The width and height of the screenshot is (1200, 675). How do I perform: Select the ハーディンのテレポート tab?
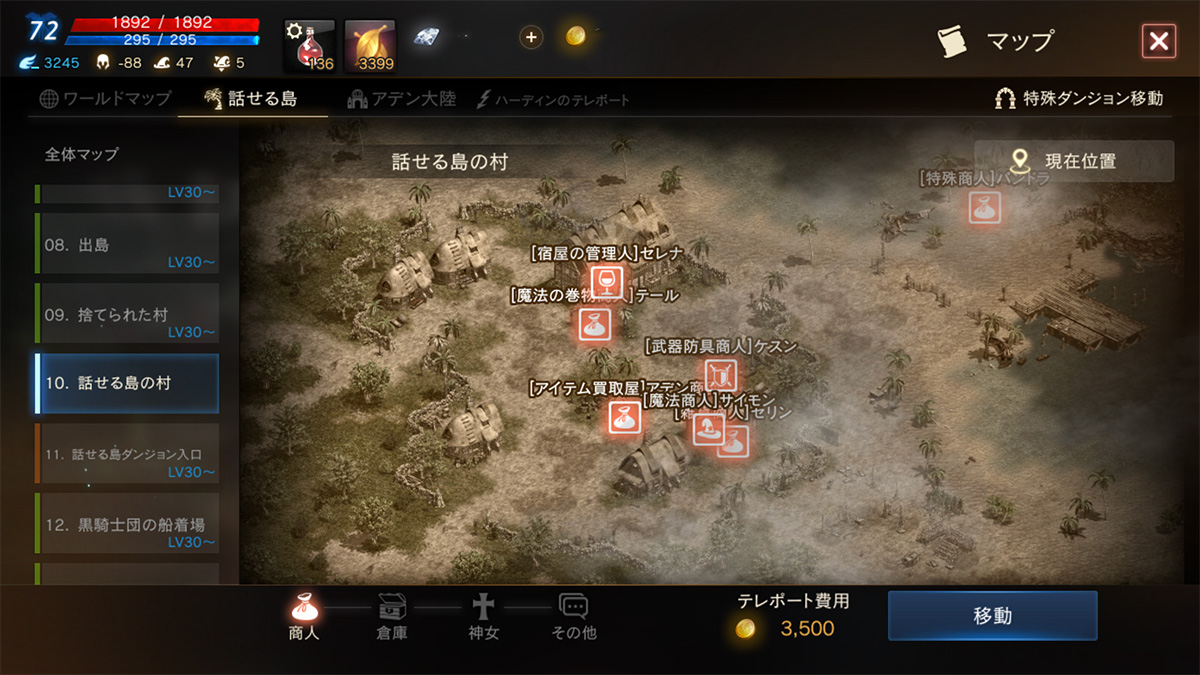tap(554, 100)
